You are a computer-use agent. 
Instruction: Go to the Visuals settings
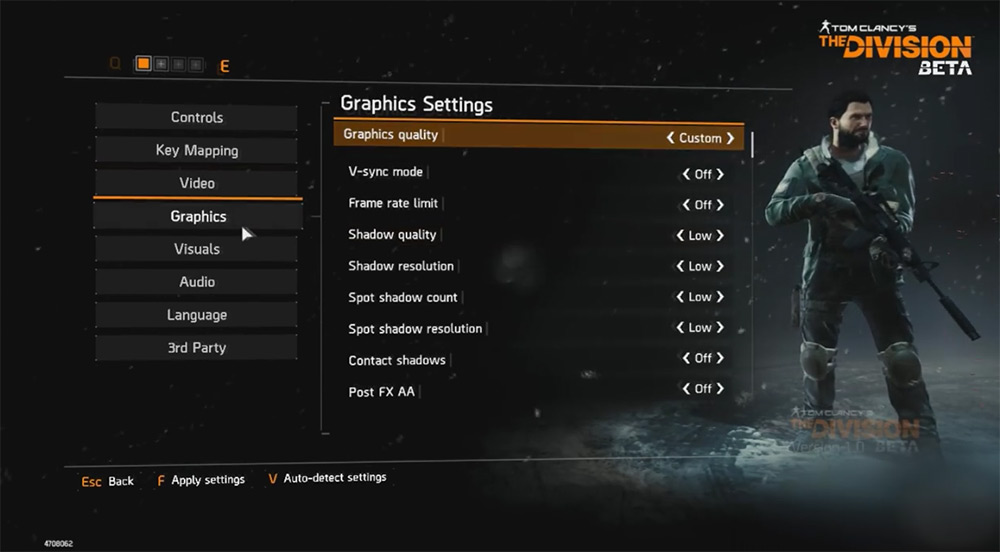coord(197,249)
